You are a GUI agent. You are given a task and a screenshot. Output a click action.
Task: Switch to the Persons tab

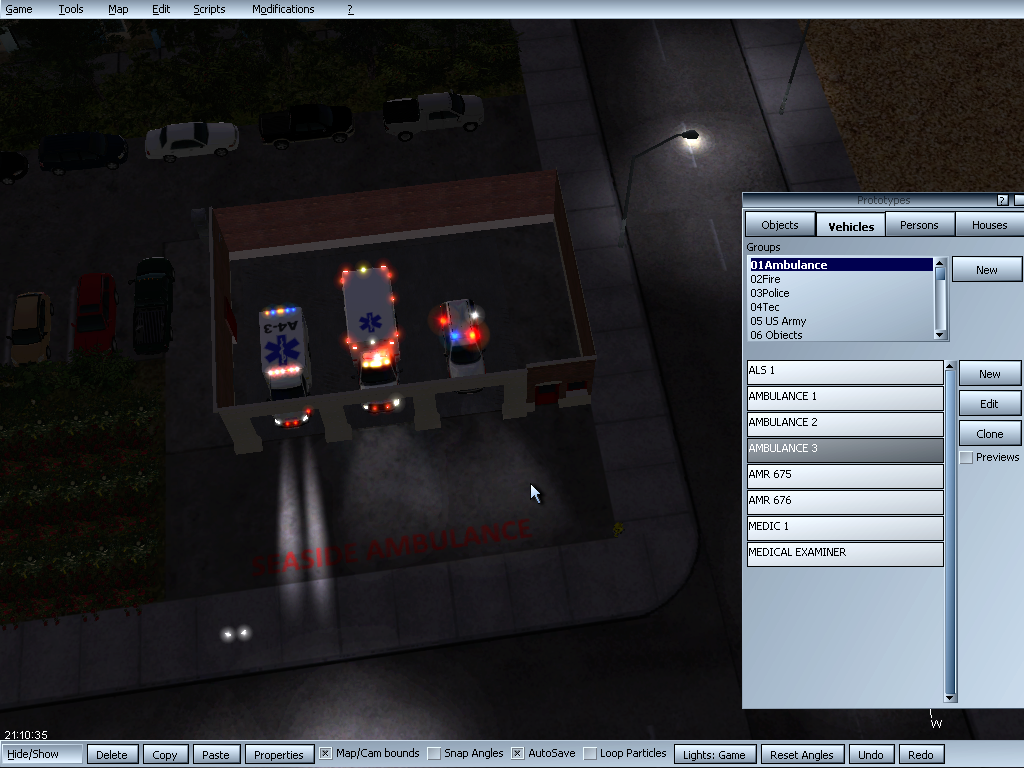pos(919,225)
